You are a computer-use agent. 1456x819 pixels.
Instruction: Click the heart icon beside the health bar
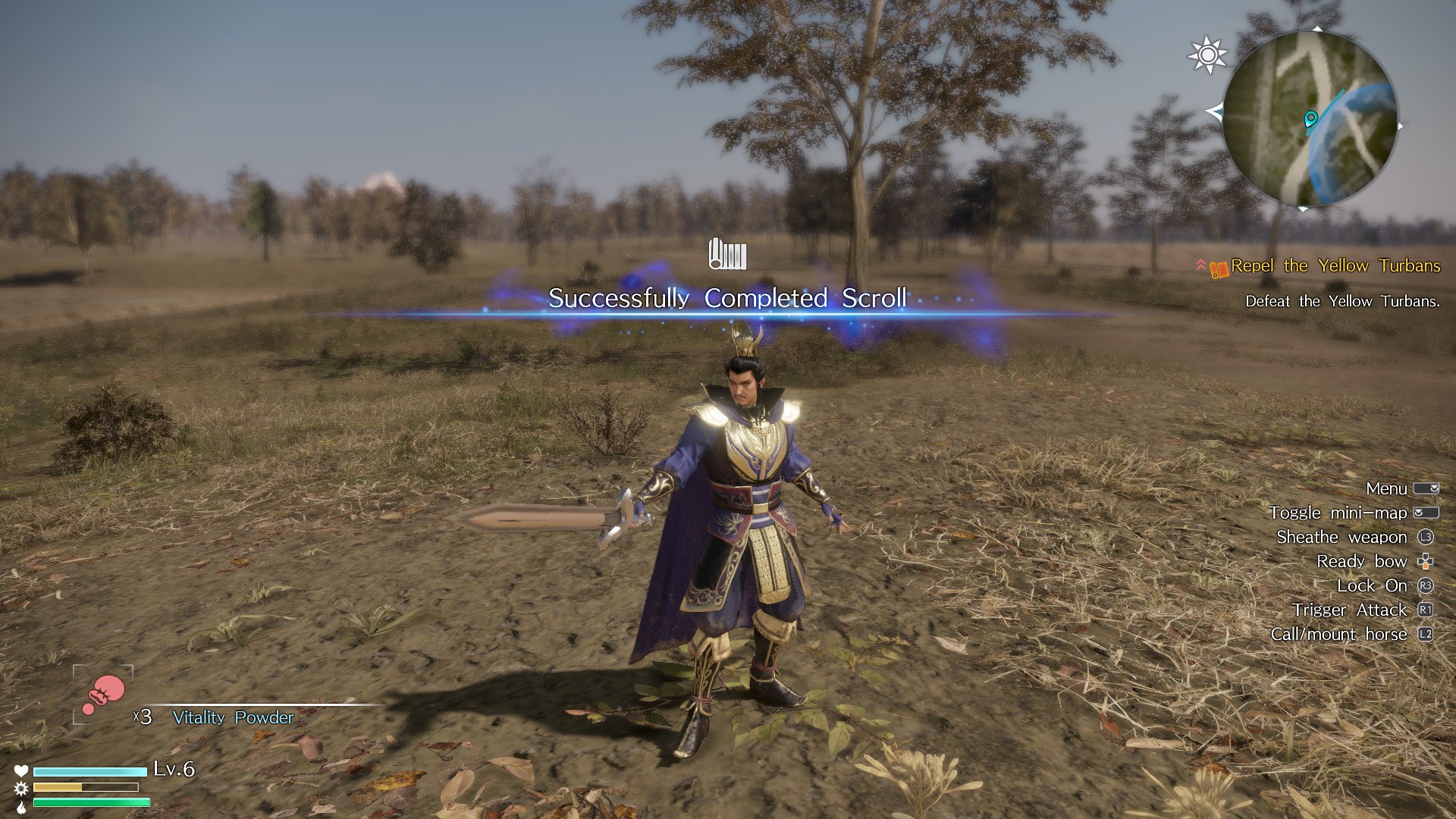[21, 770]
